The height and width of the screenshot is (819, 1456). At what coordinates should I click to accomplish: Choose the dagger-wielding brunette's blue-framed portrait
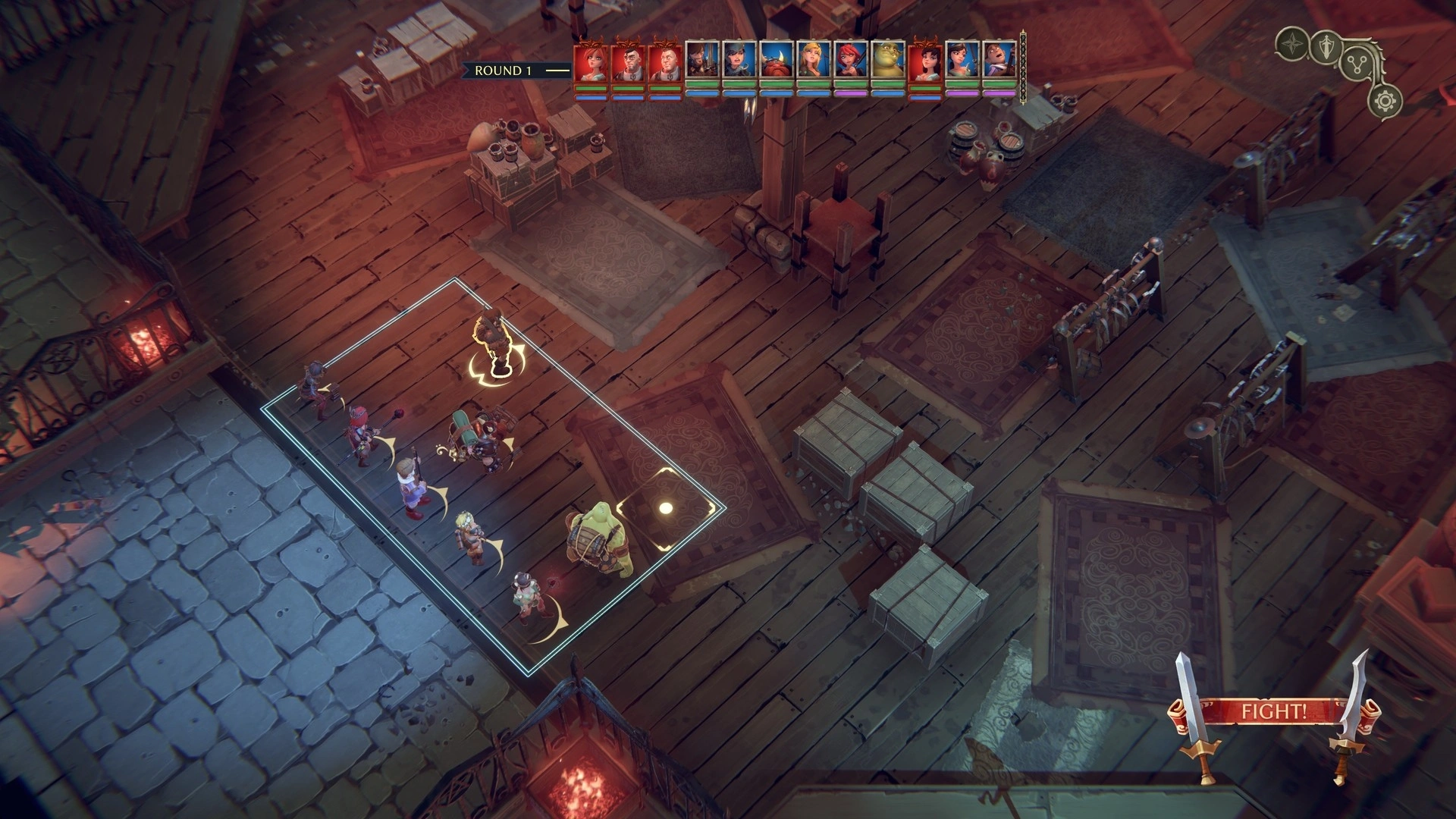(x=962, y=61)
